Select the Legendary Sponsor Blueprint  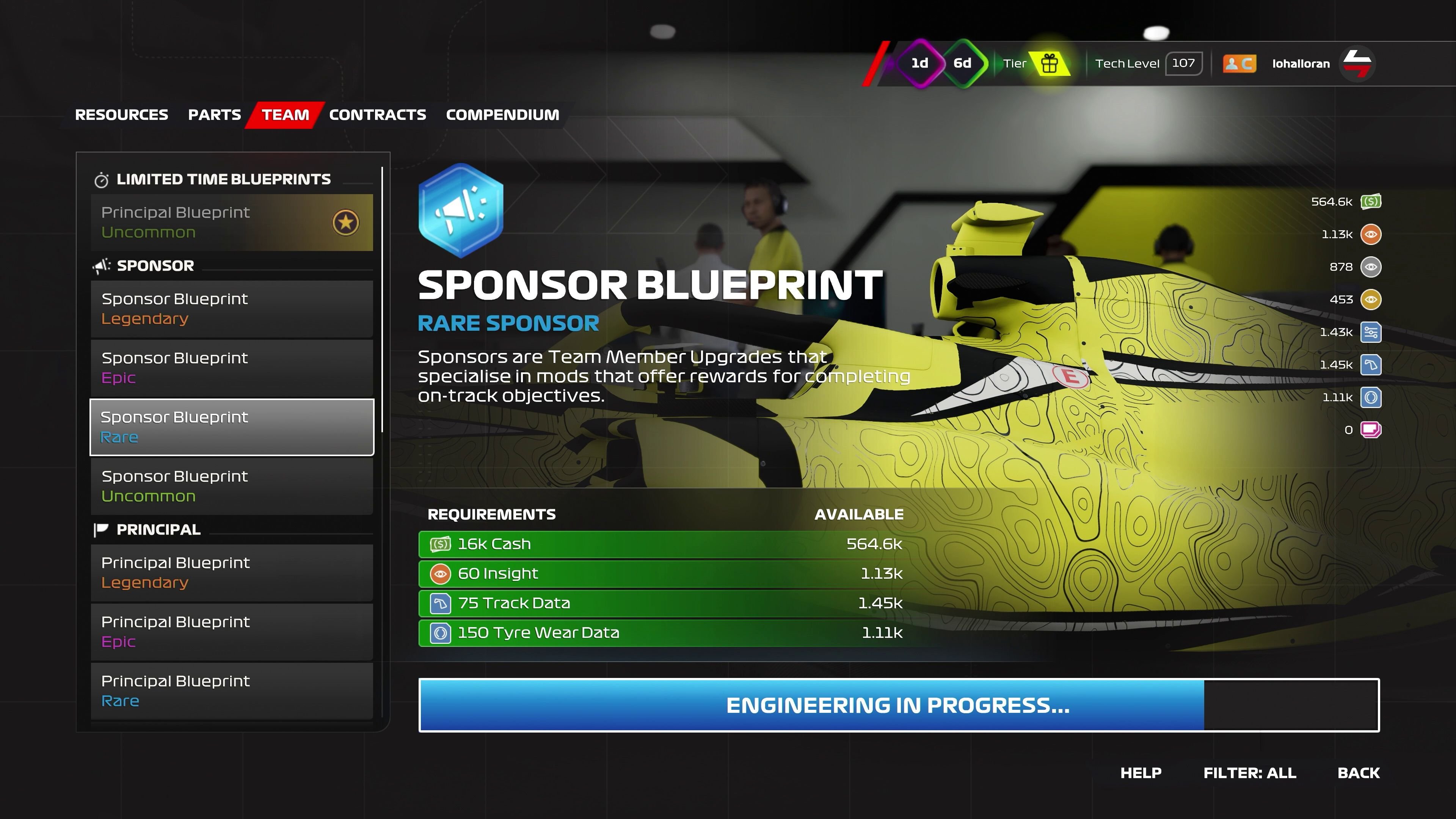[x=232, y=309]
